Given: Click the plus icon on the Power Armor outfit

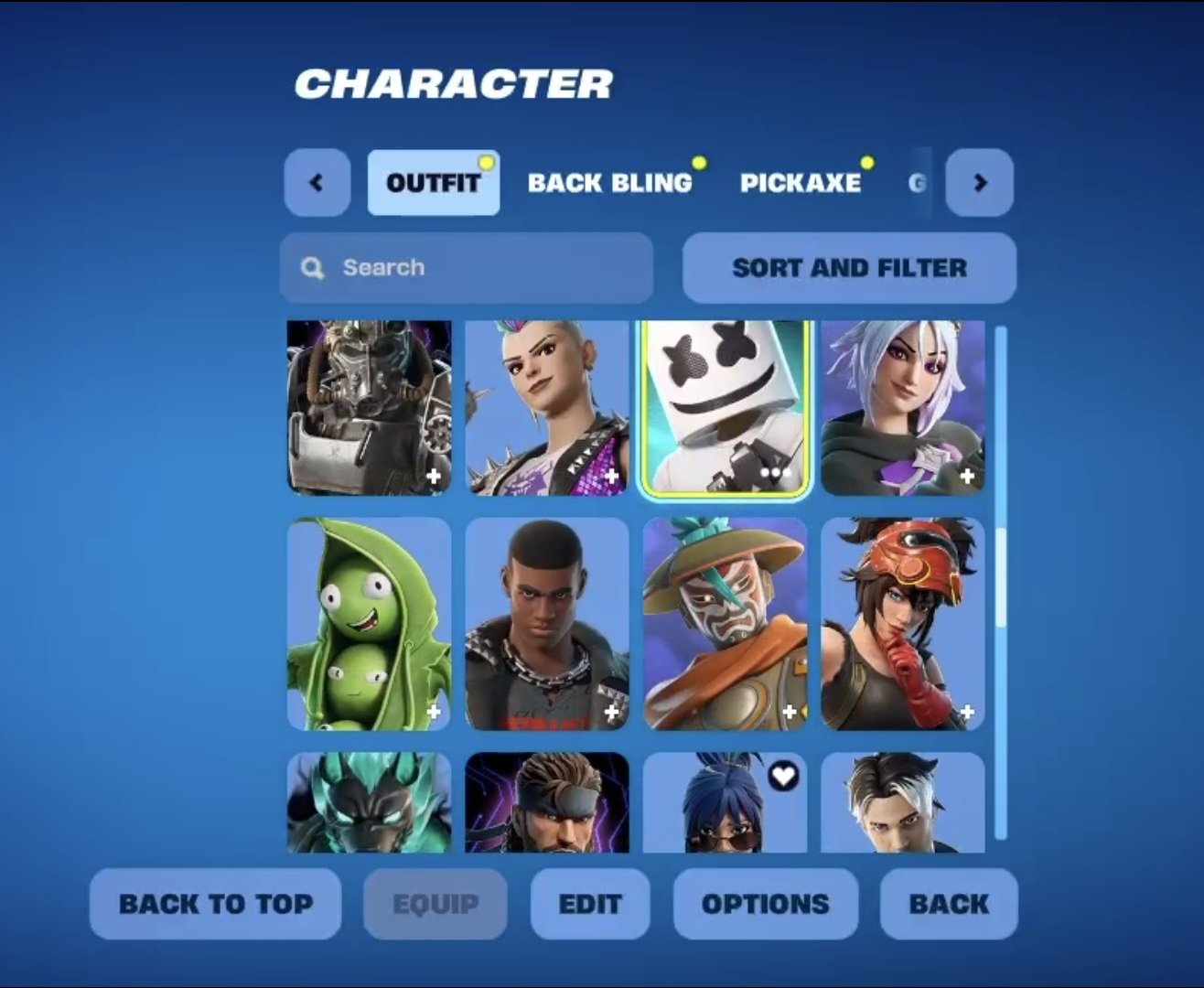Looking at the screenshot, I should pyautogui.click(x=435, y=477).
